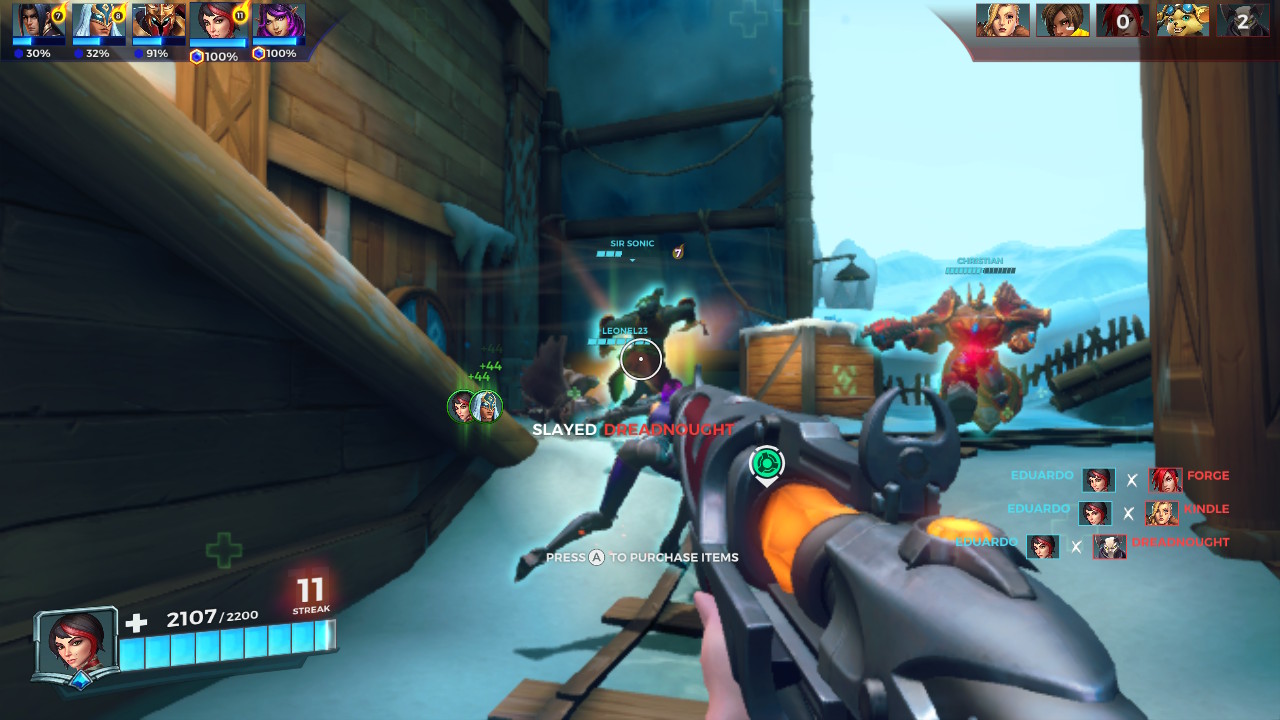Open the green talent icon on the weapon
This screenshot has height=720, width=1280.
(767, 461)
